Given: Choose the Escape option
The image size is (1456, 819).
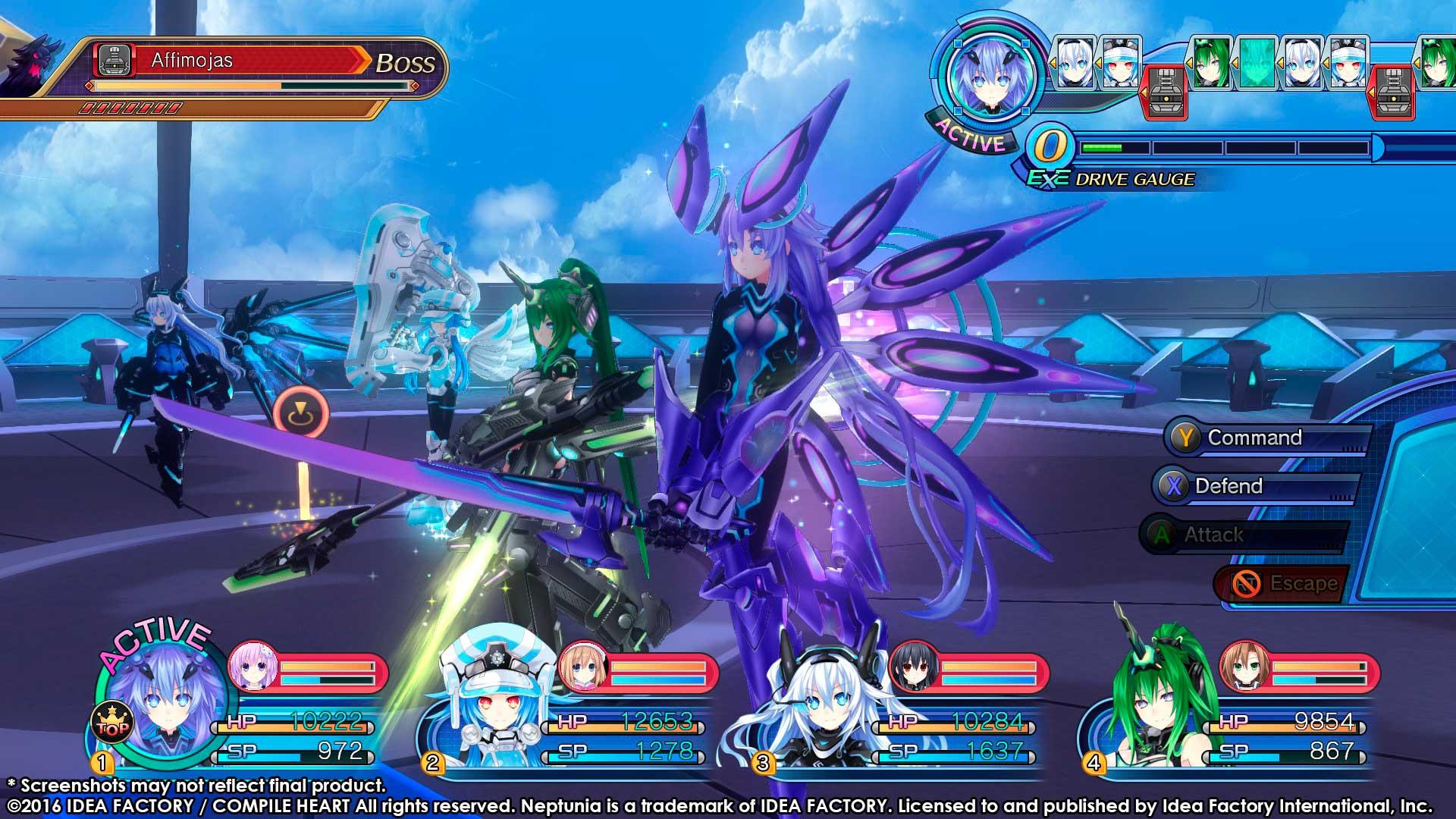Looking at the screenshot, I should (1280, 583).
